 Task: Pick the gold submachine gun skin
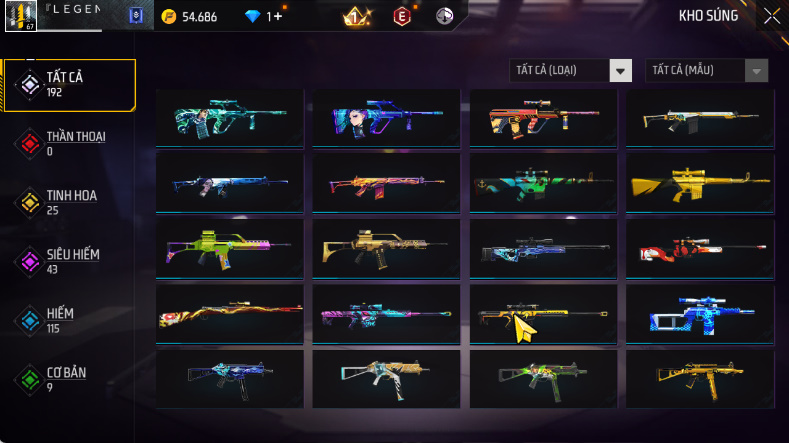point(700,376)
